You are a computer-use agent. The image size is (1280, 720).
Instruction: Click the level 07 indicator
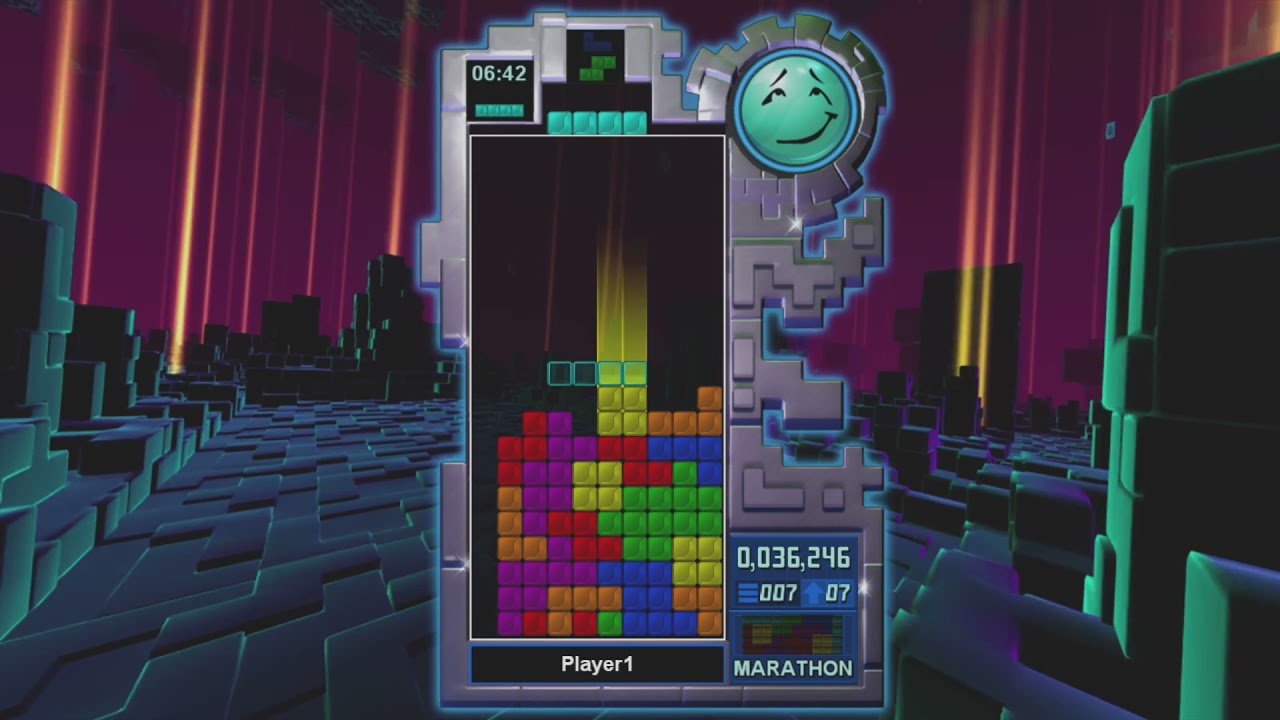tap(836, 592)
